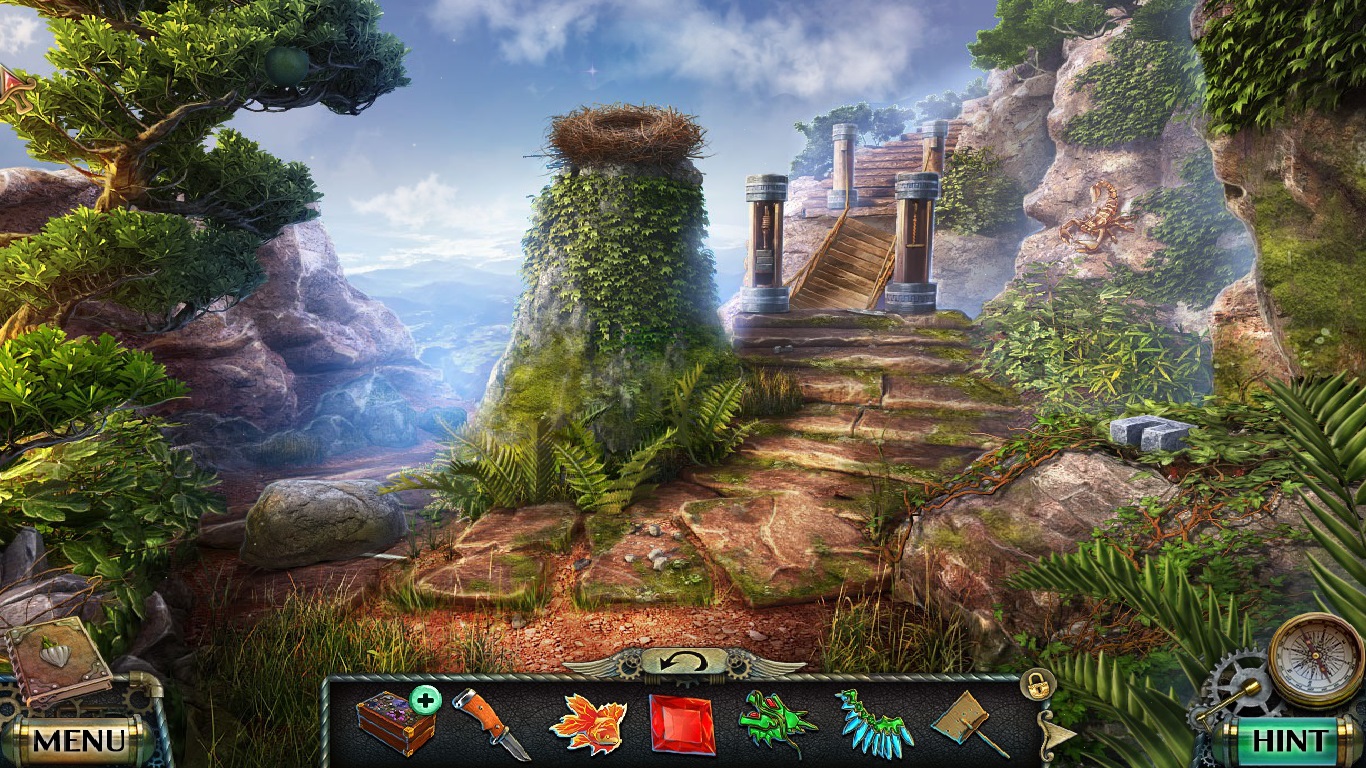
Task: Click the bird's nest atop the ivy tower
Action: (x=625, y=130)
